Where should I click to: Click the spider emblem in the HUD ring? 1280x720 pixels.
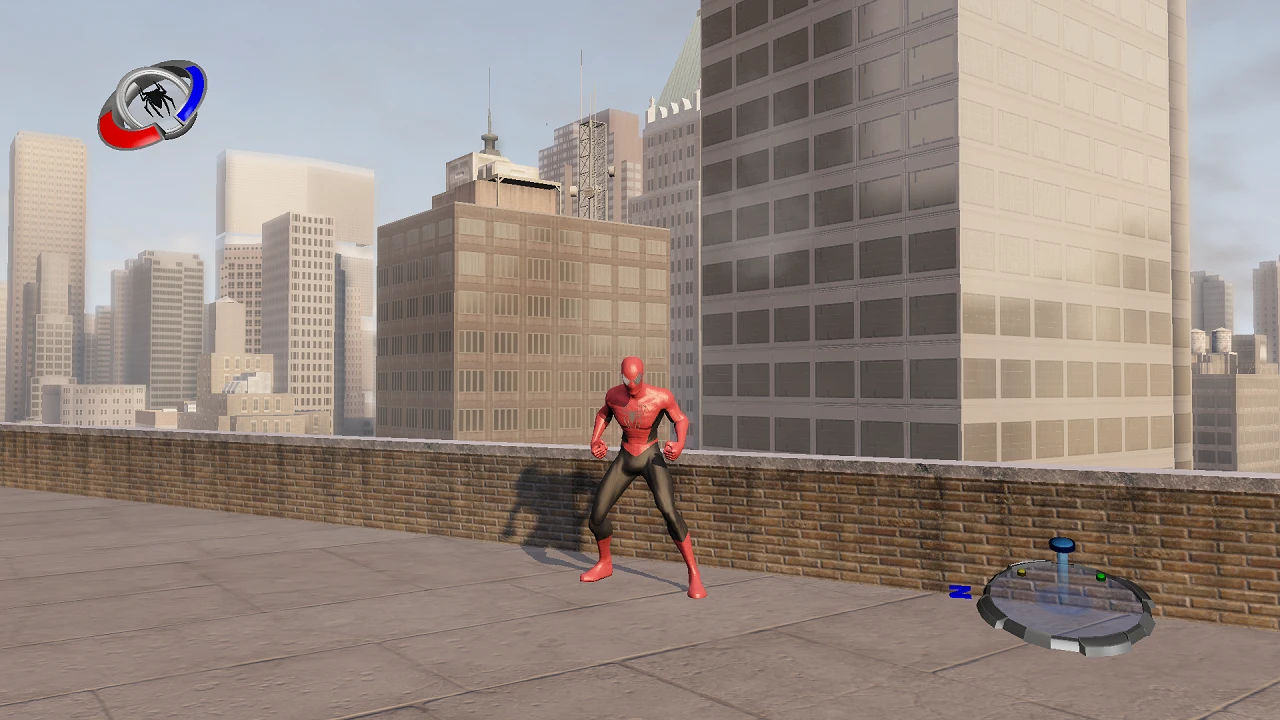[156, 97]
